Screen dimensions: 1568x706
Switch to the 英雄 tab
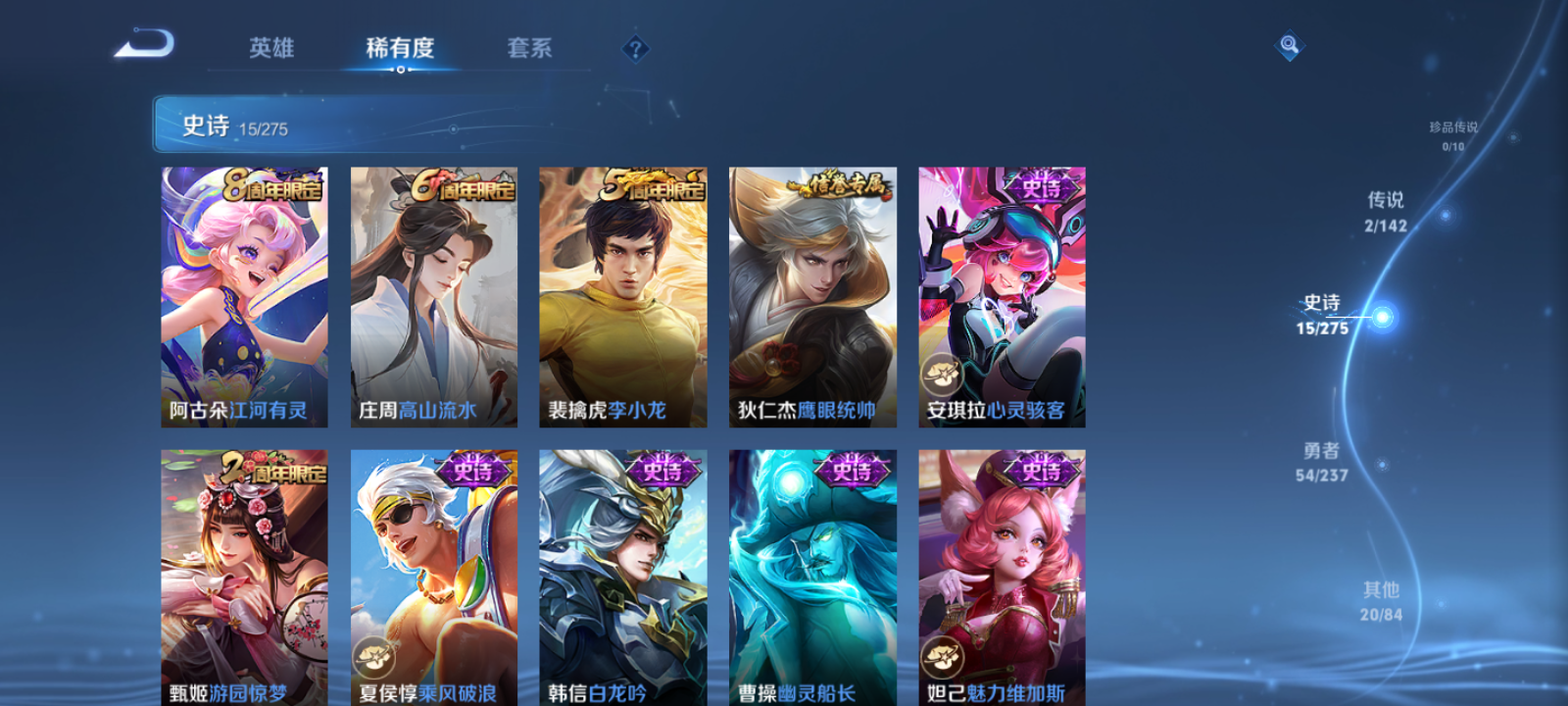click(x=273, y=48)
